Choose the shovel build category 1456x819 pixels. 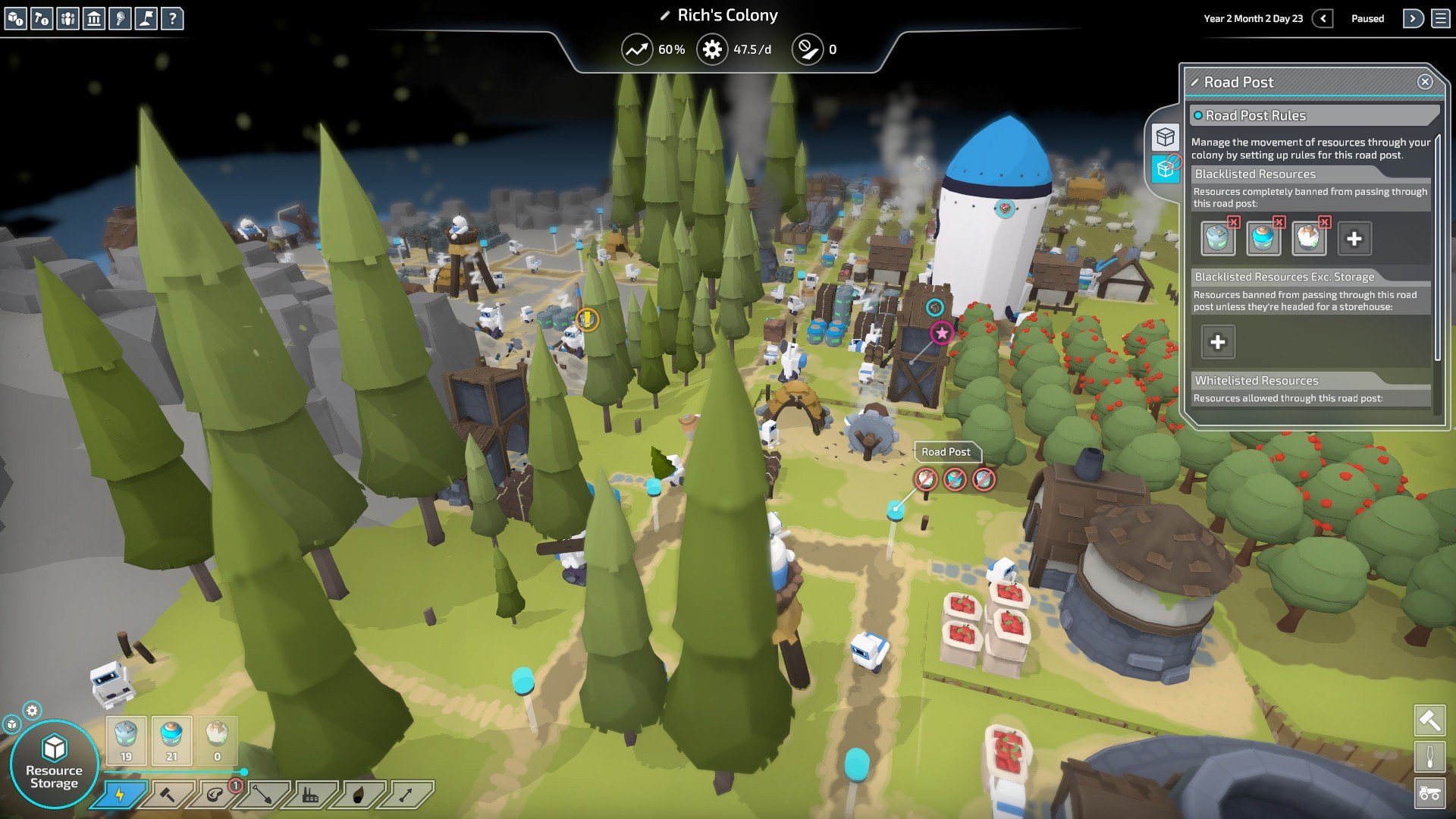click(x=262, y=795)
